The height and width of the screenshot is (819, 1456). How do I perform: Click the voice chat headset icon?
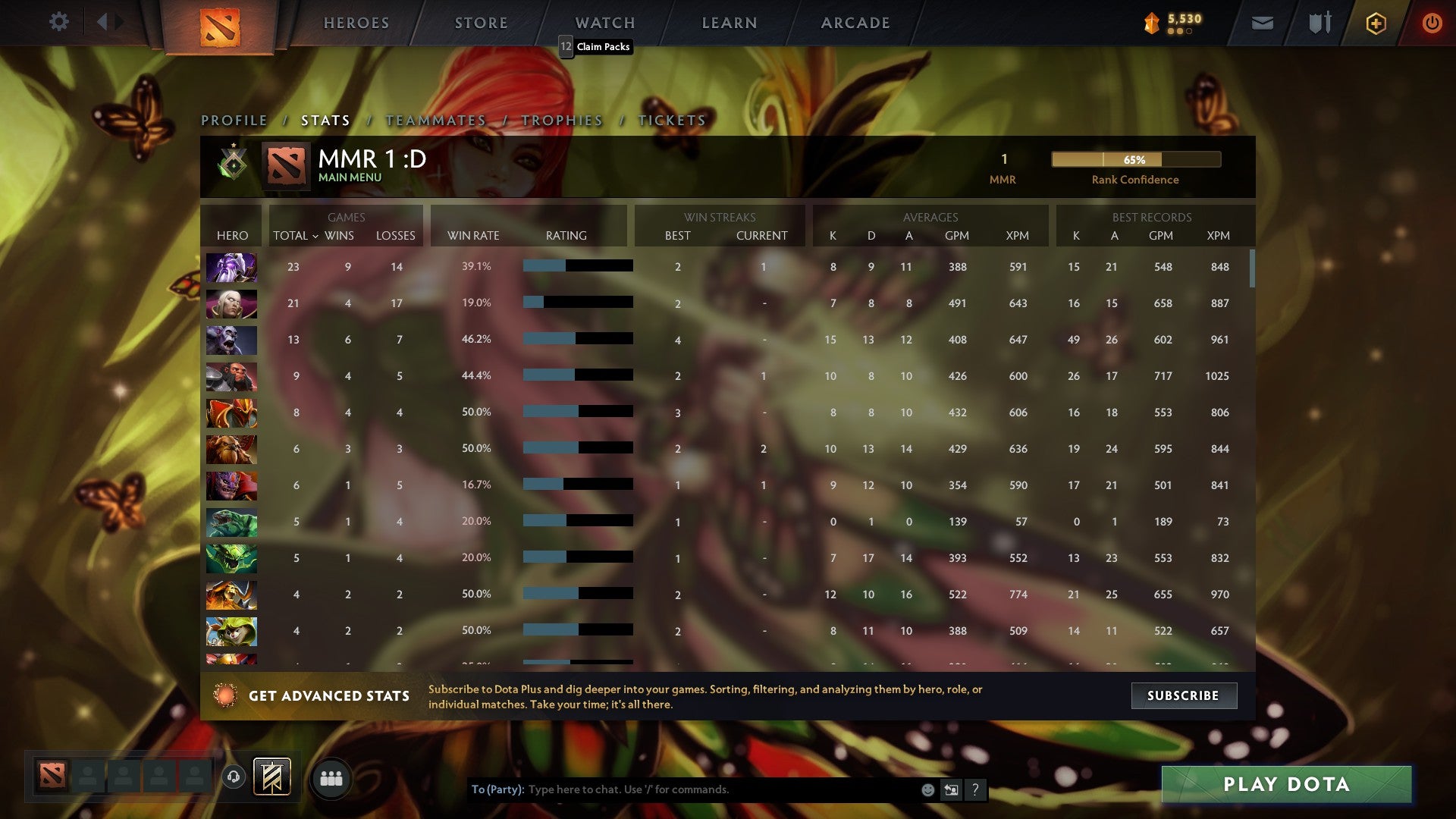coord(233,778)
